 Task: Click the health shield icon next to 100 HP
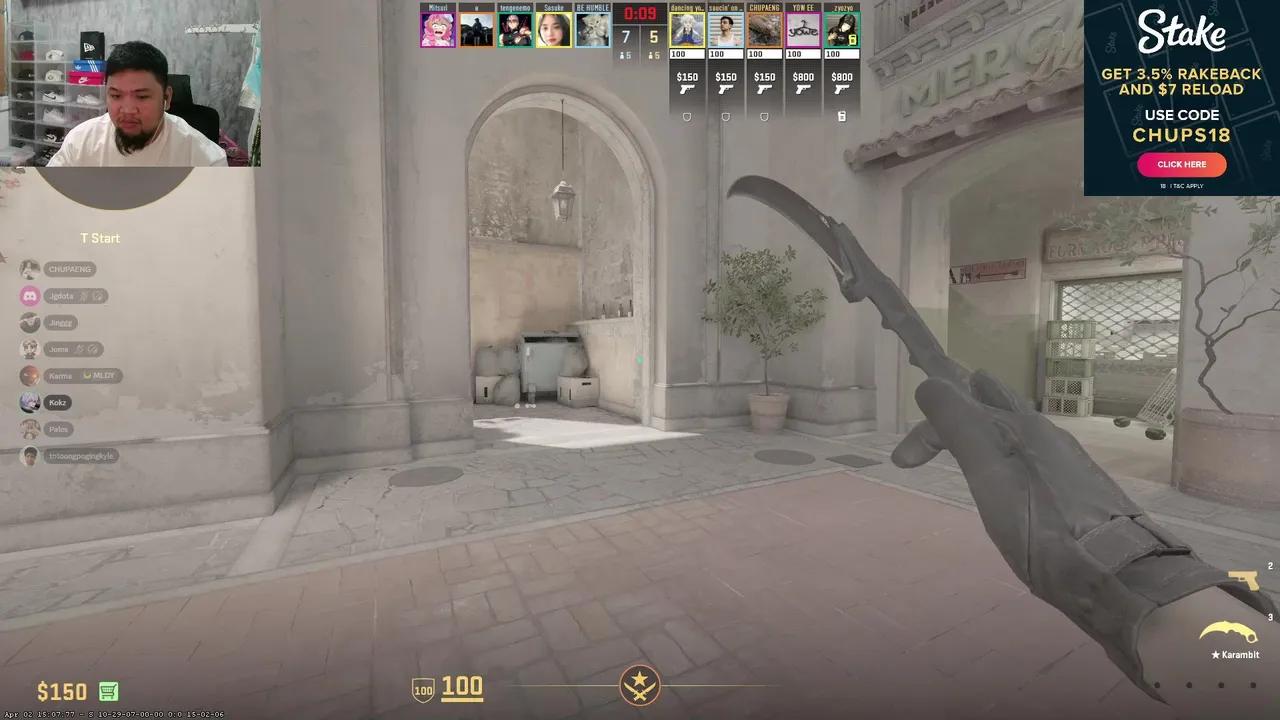pyautogui.click(x=421, y=687)
